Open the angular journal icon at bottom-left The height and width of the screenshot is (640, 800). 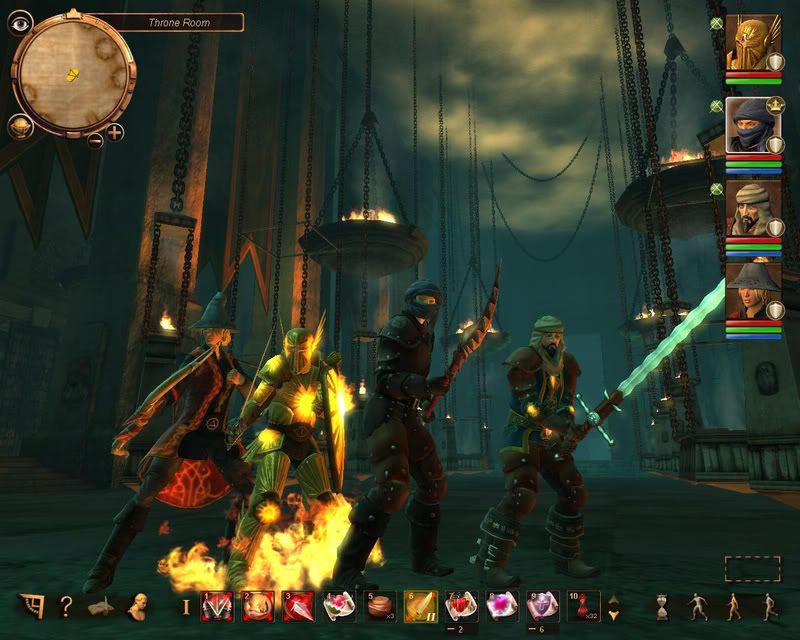tap(32, 605)
